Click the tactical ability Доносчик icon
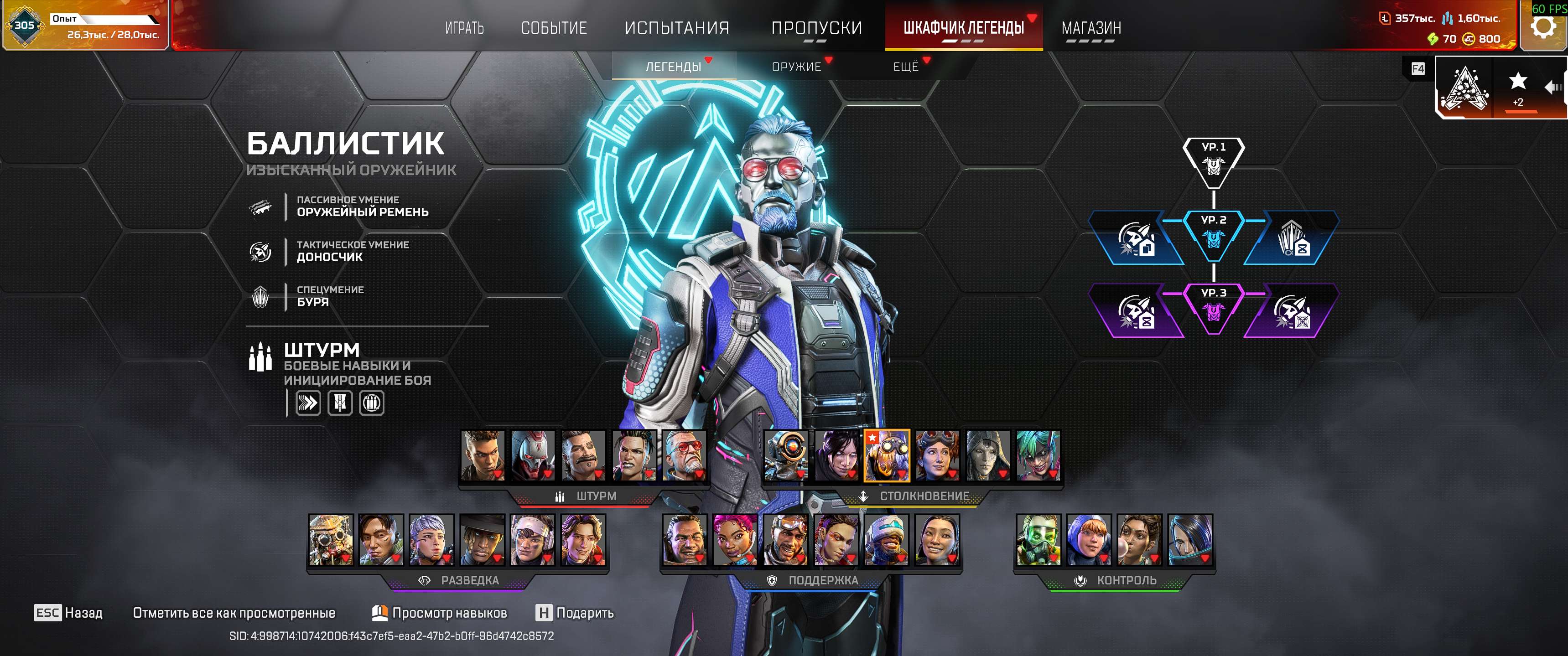 point(262,251)
